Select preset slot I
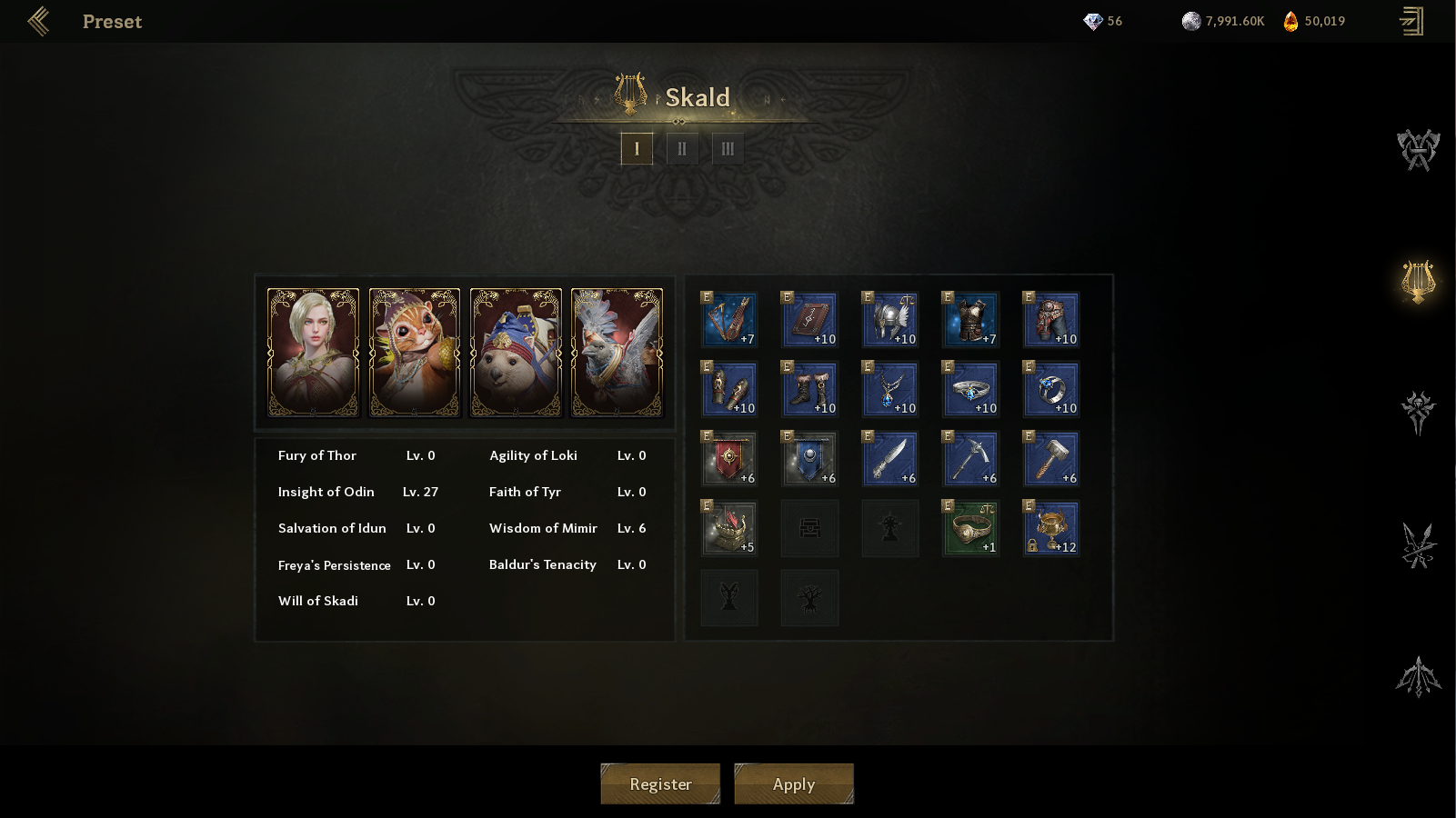The height and width of the screenshot is (818, 1456). [637, 148]
